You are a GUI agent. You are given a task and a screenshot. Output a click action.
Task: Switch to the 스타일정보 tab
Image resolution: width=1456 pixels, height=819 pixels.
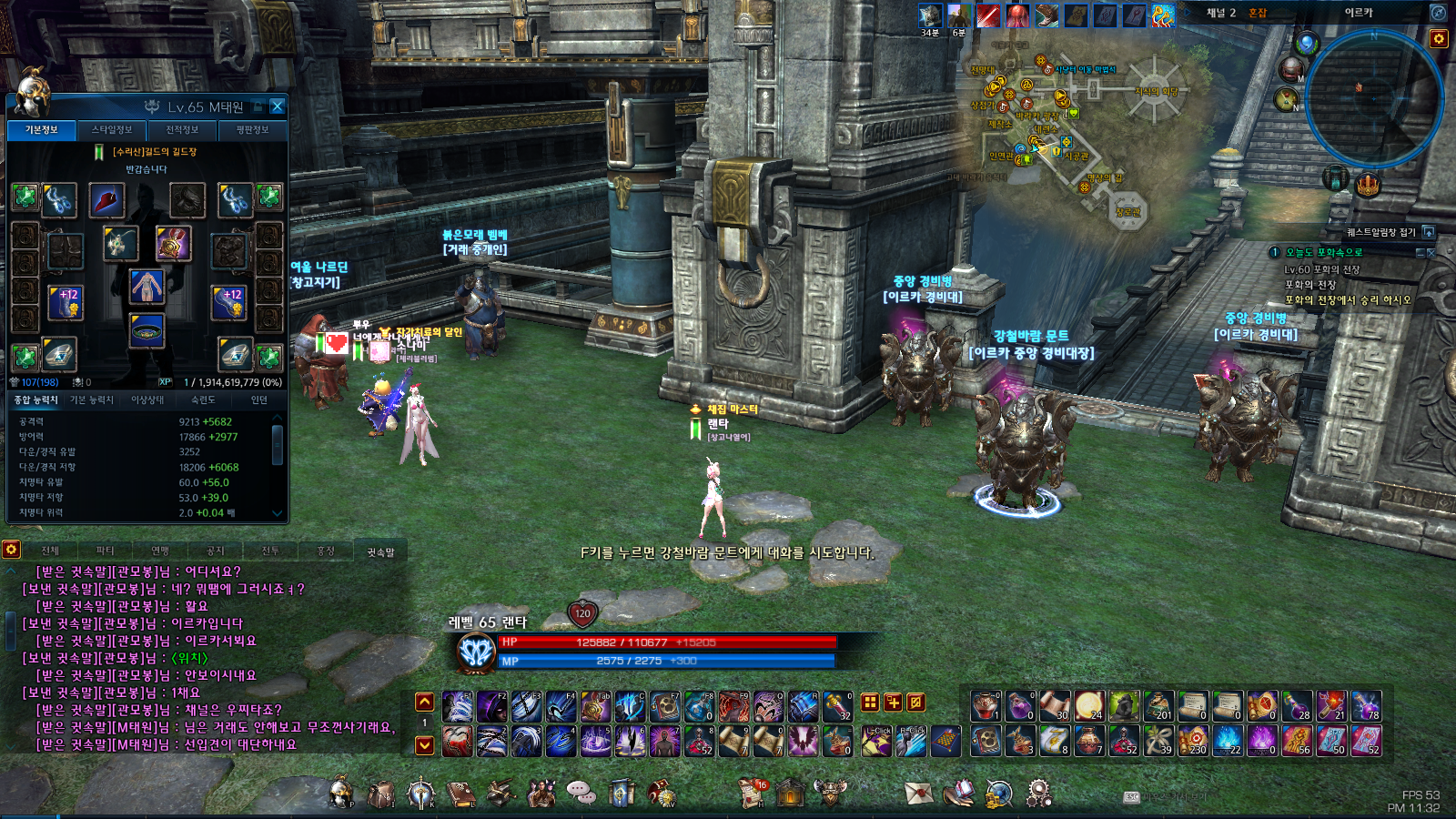pyautogui.click(x=112, y=130)
